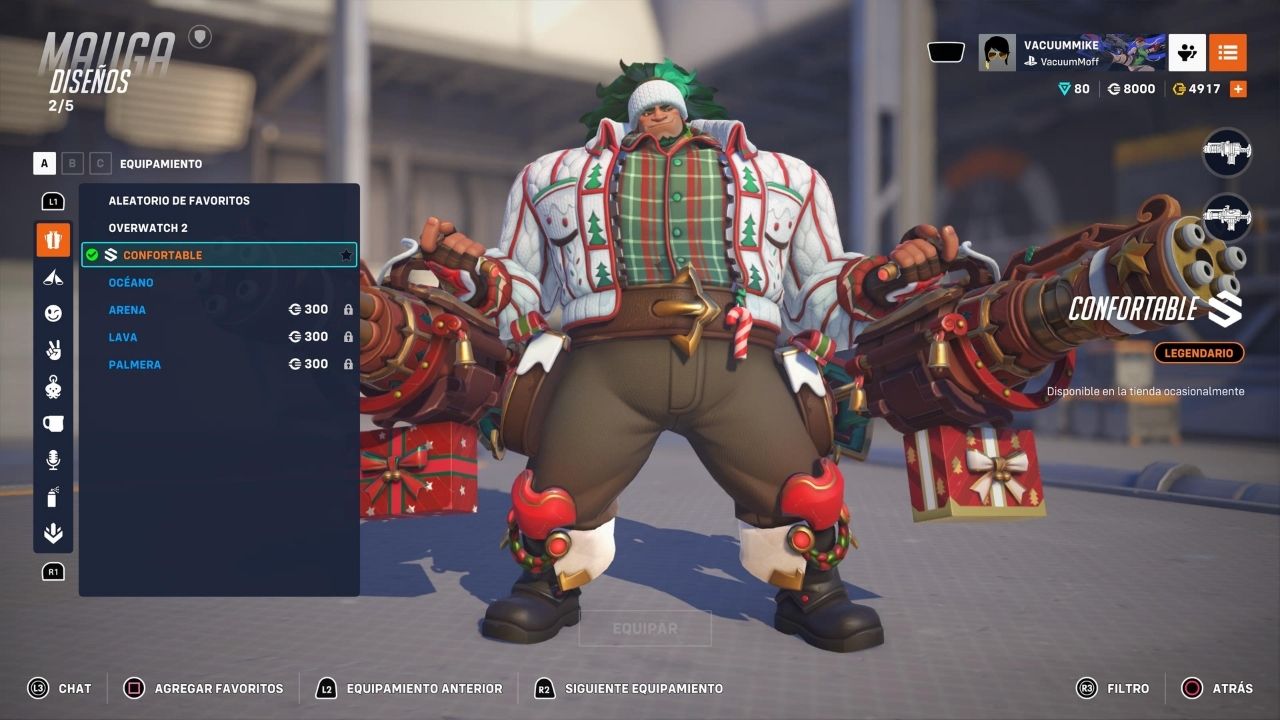Toggle the favorite star on Confortable
The height and width of the screenshot is (720, 1280).
[x=346, y=255]
